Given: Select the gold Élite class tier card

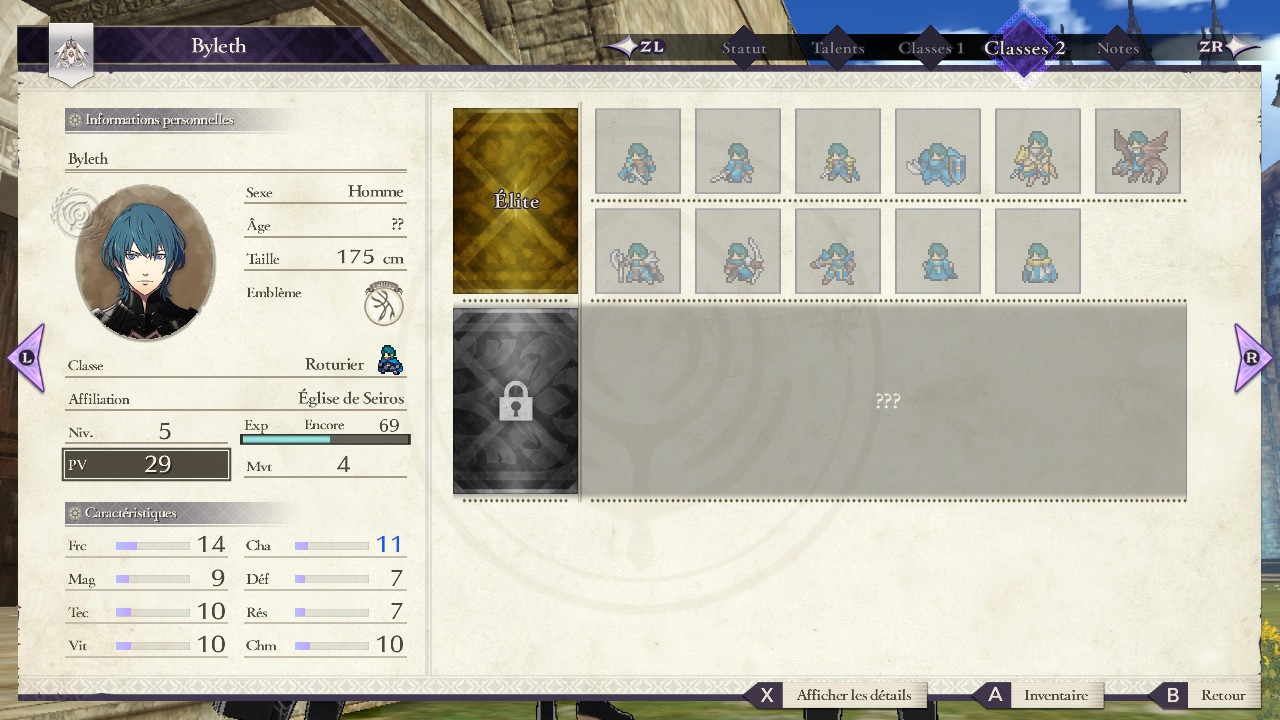Looking at the screenshot, I should pyautogui.click(x=516, y=201).
